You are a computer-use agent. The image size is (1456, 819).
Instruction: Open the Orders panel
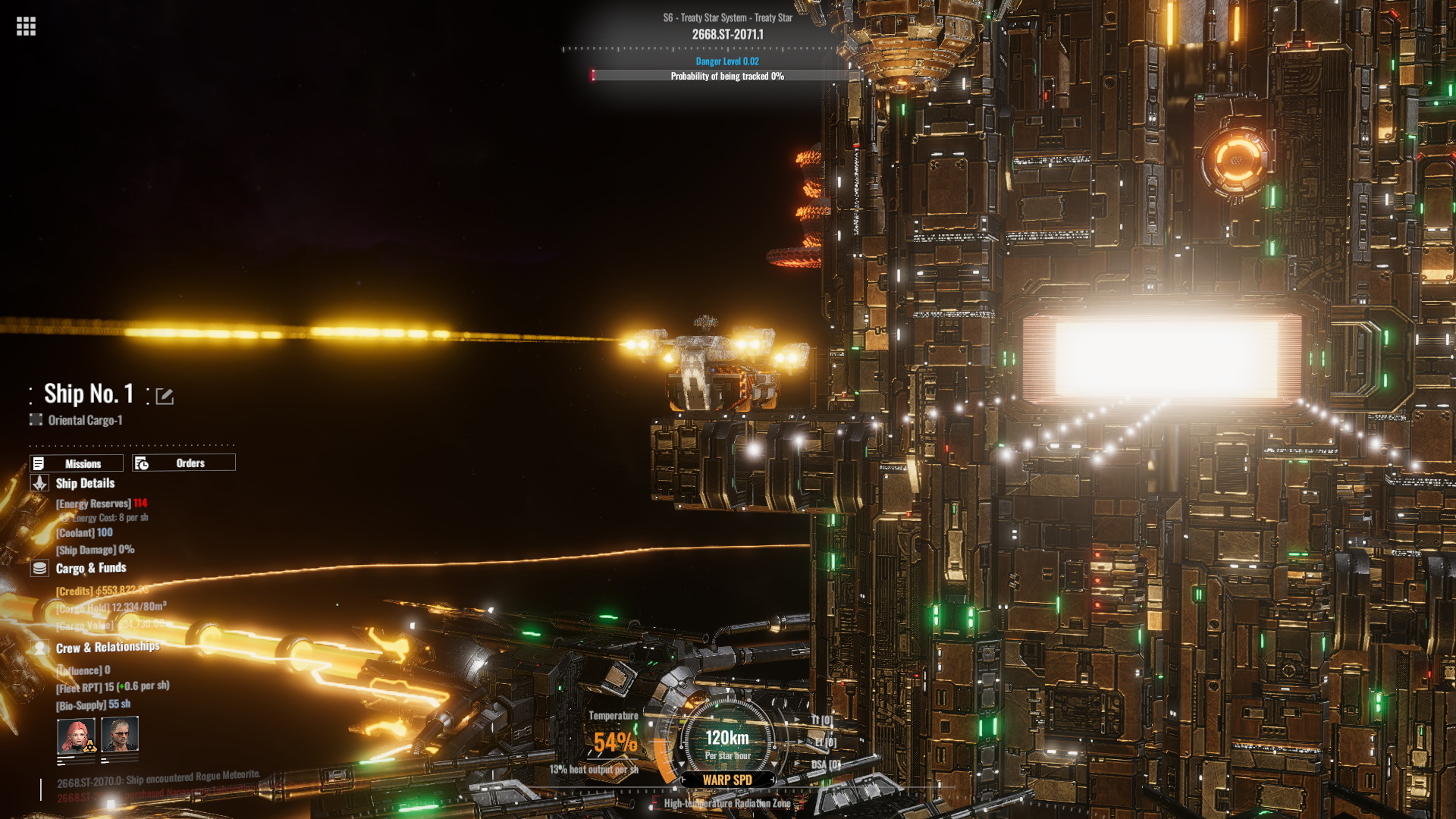tap(184, 463)
